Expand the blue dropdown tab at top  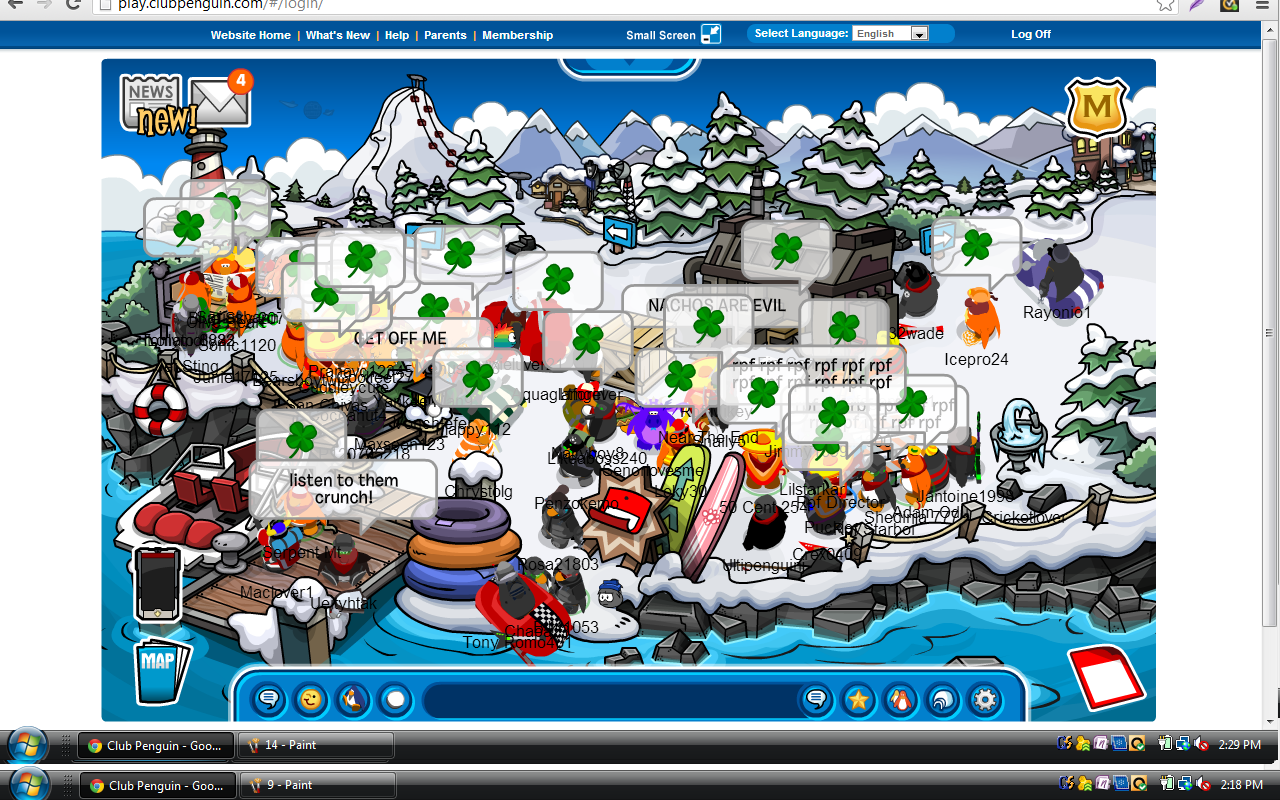click(x=628, y=66)
